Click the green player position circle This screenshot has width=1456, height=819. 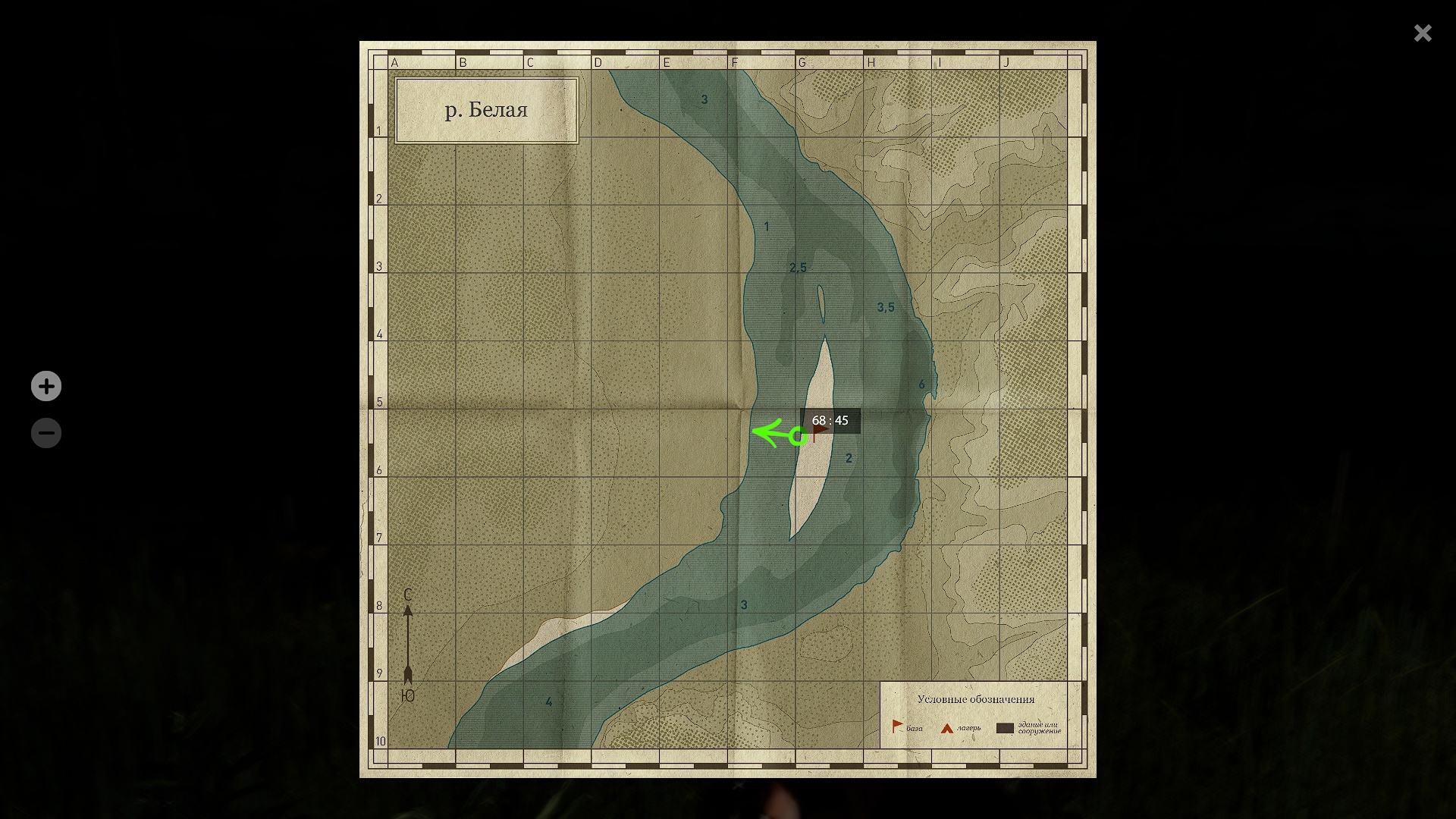pos(798,436)
